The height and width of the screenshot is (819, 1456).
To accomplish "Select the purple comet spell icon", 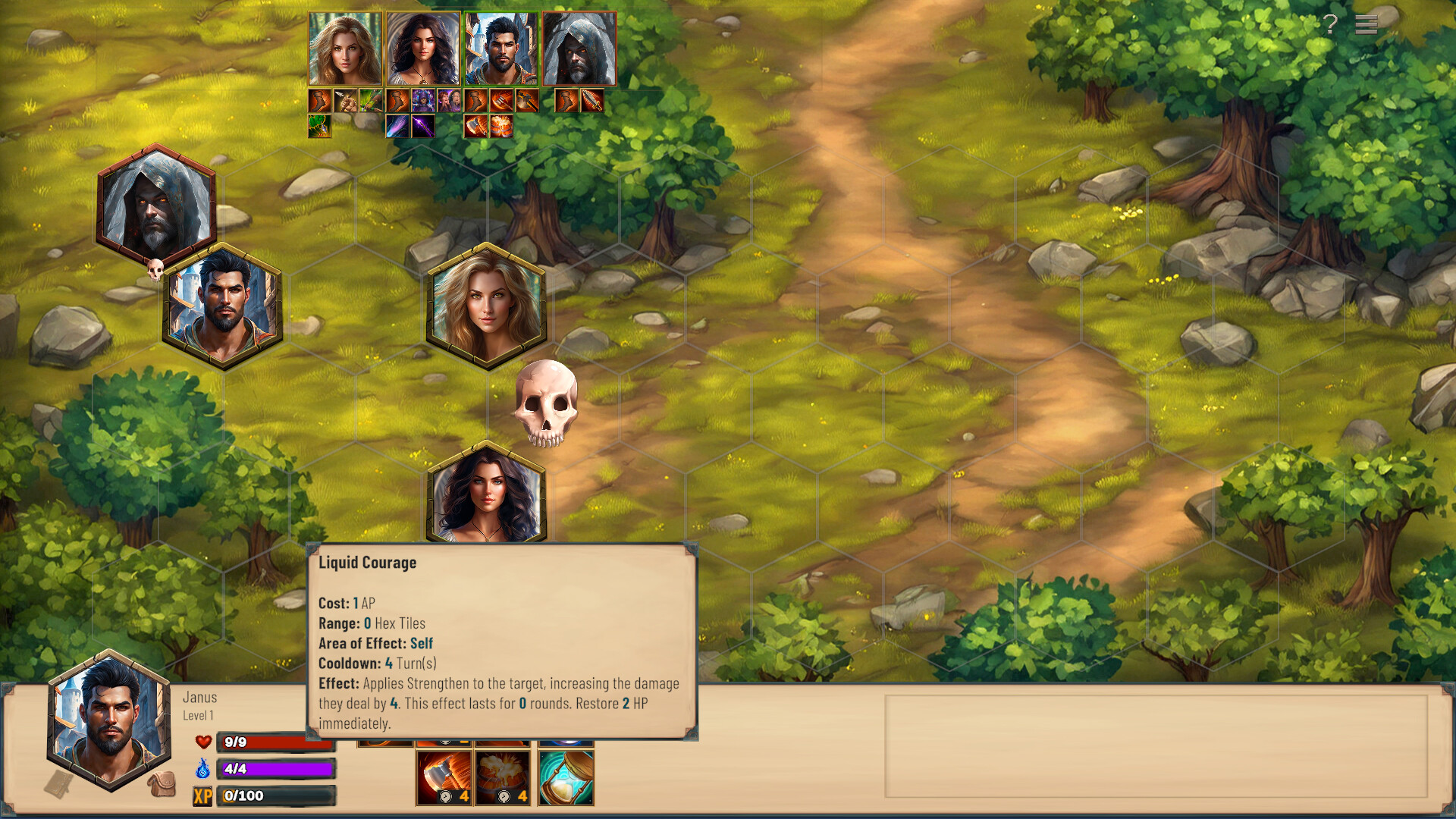I will pos(397,126).
